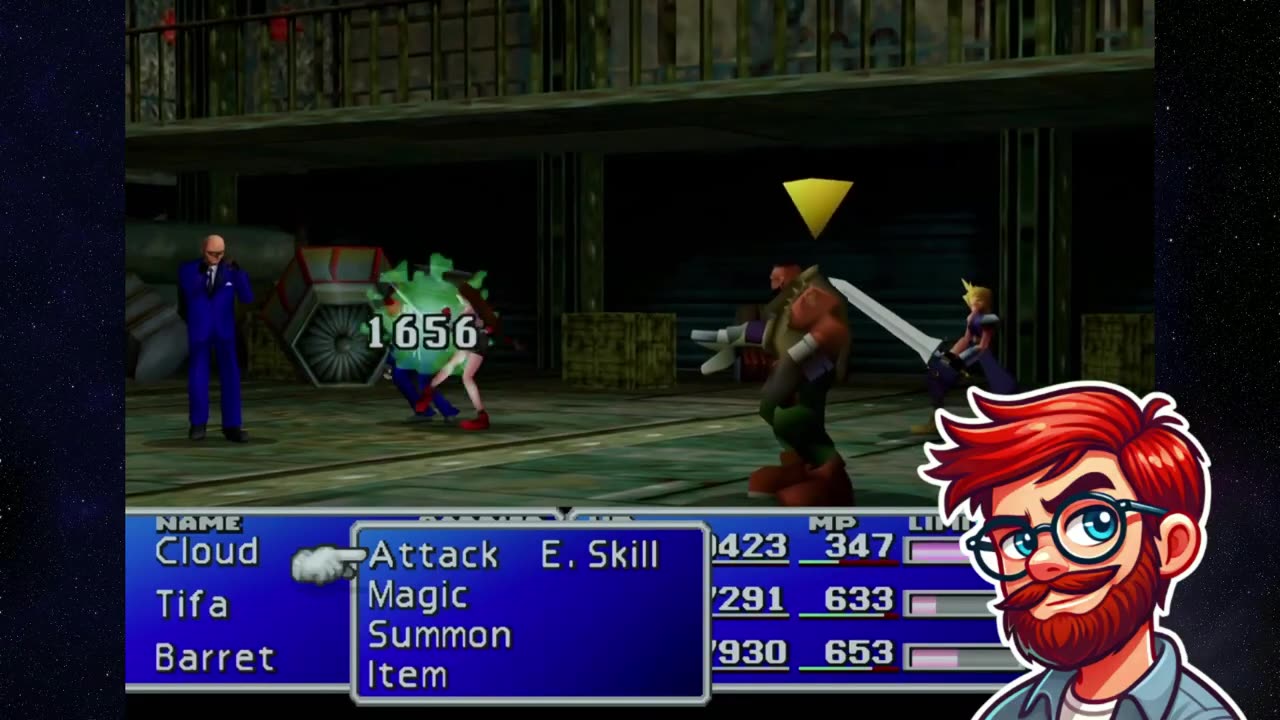Screen dimensions: 1280x720
Task: Select the Attack command
Action: 433,555
